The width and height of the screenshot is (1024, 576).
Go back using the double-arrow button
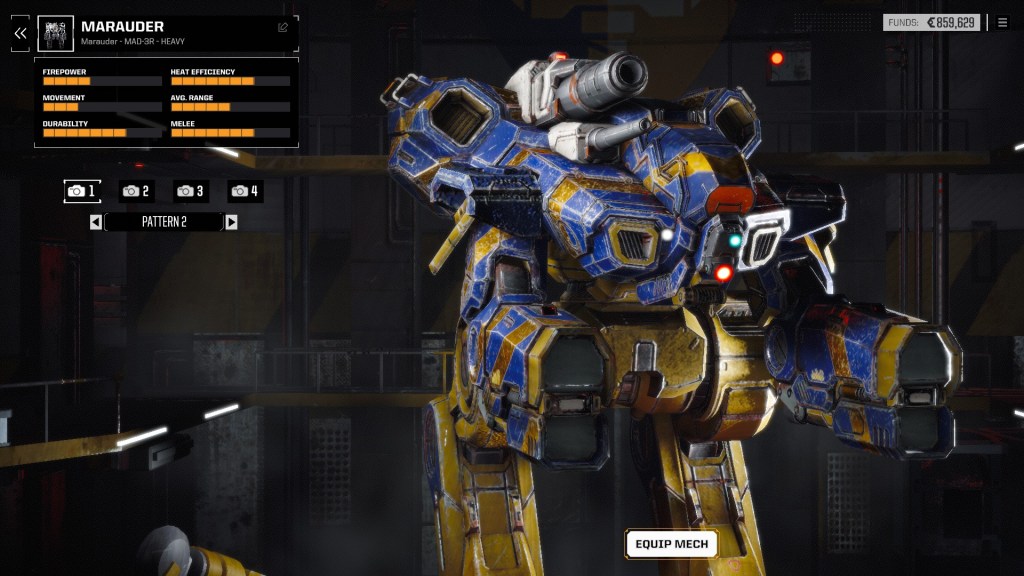point(19,33)
